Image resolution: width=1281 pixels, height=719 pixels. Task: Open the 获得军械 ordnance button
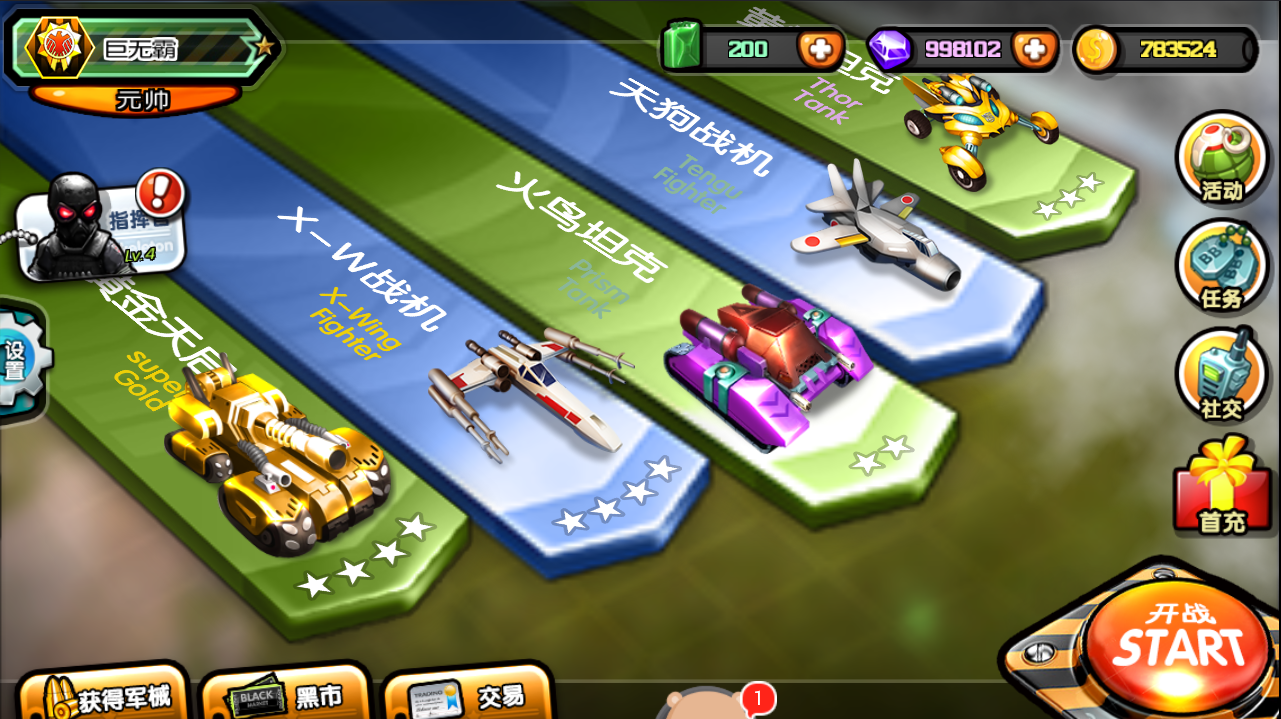102,696
